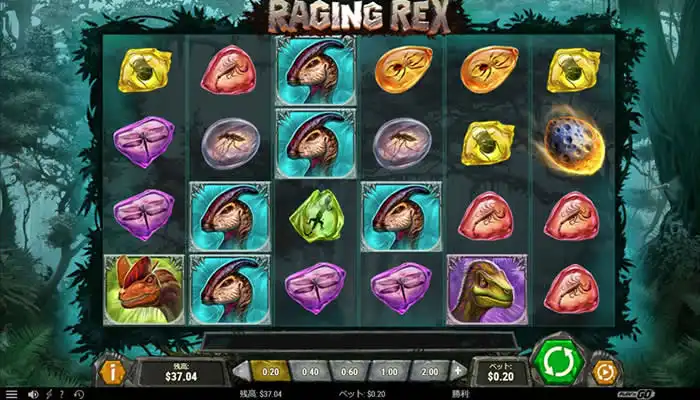This screenshot has width=700, height=400.
Task: Pick the 1.00 bet option
Action: [388, 370]
